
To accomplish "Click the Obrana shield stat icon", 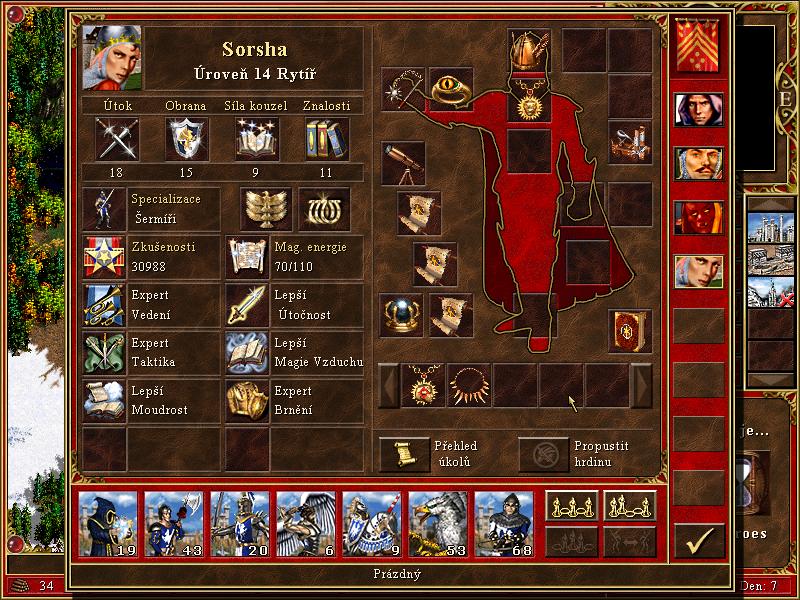I will (x=186, y=139).
